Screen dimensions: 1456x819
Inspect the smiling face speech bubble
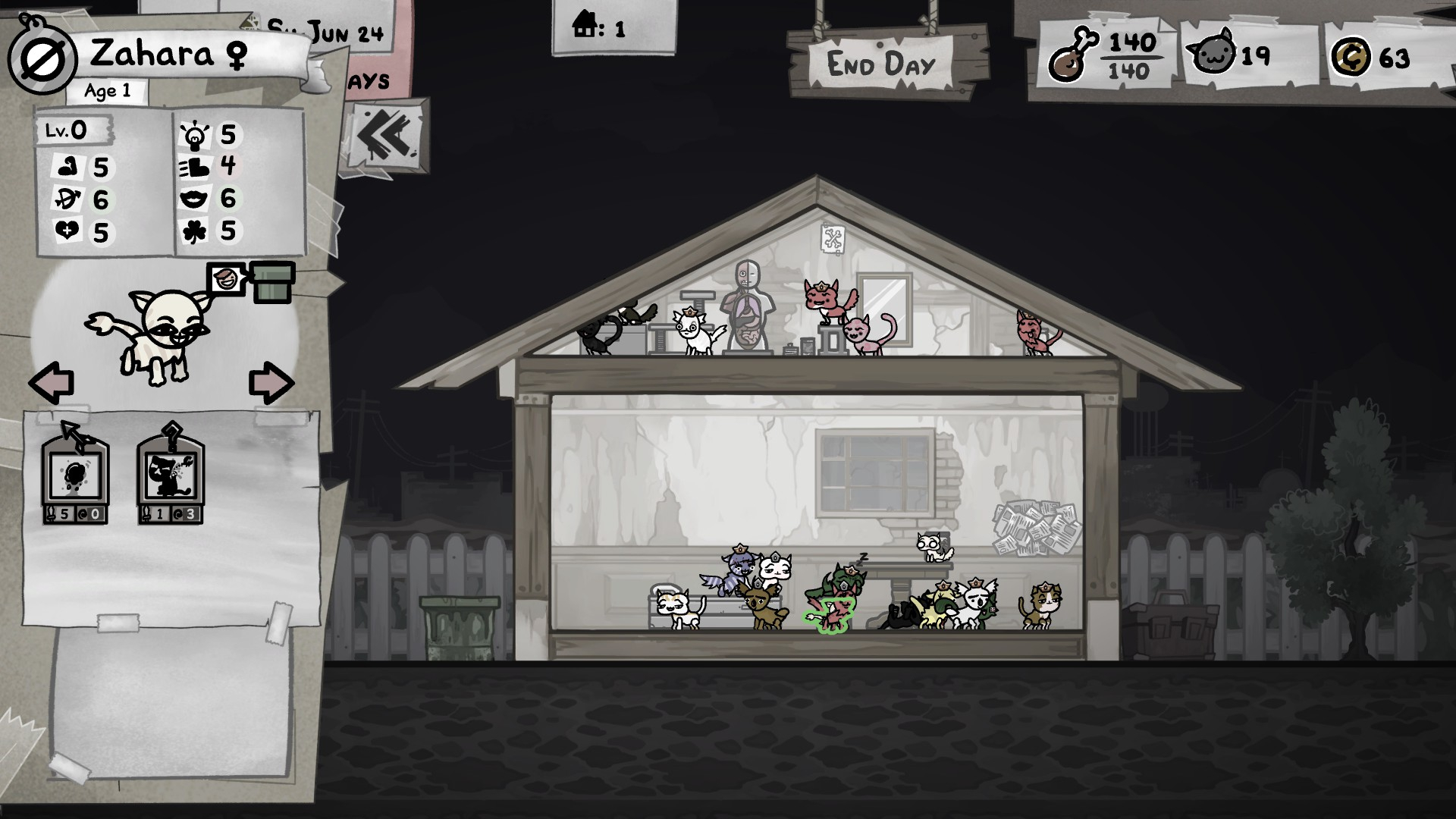click(225, 280)
